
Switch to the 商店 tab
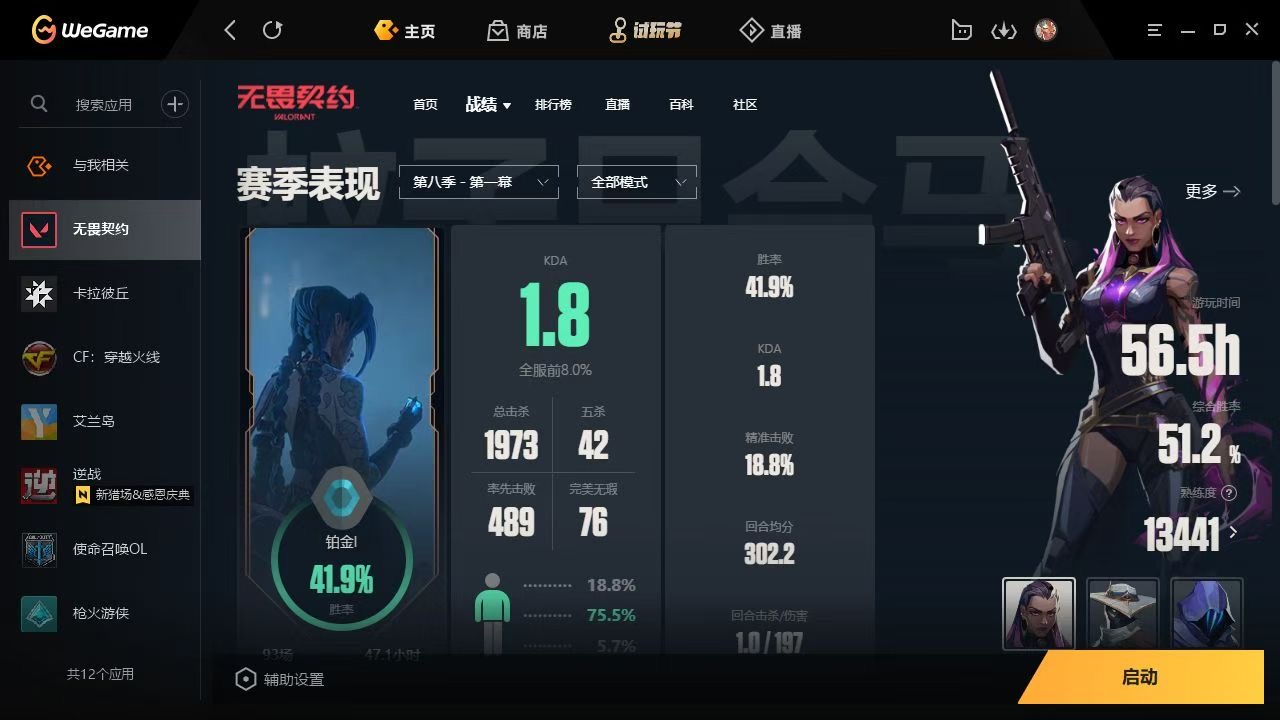516,30
